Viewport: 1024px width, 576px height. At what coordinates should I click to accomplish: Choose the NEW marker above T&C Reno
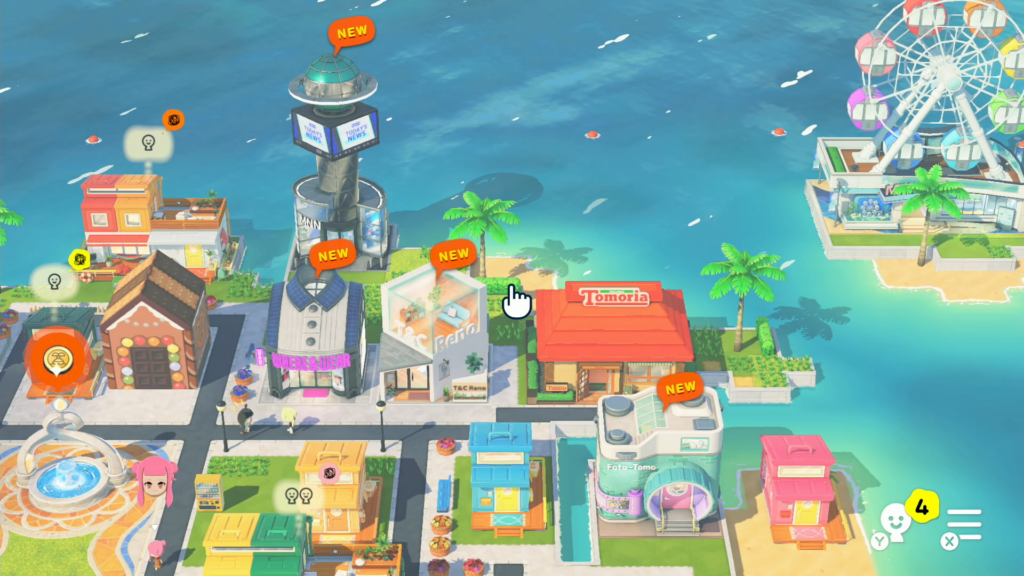click(454, 256)
